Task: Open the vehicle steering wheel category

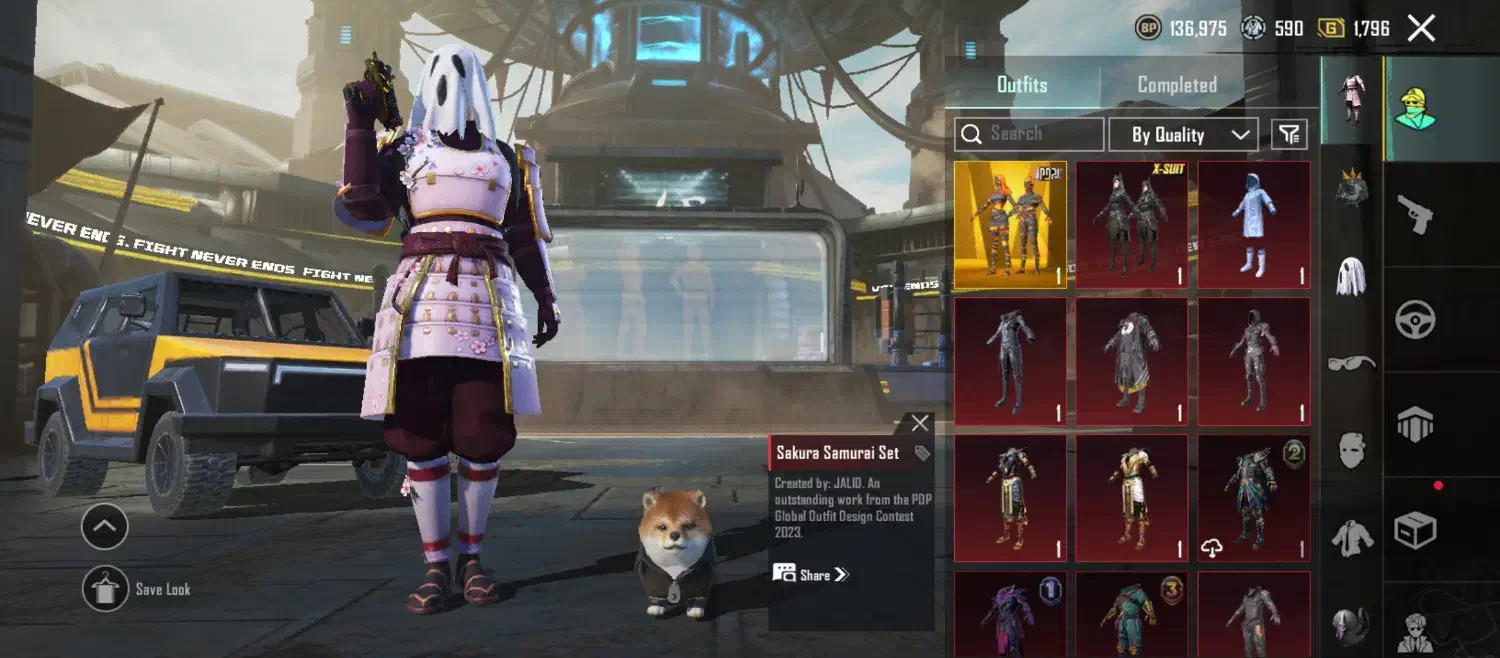Action: coord(1415,320)
